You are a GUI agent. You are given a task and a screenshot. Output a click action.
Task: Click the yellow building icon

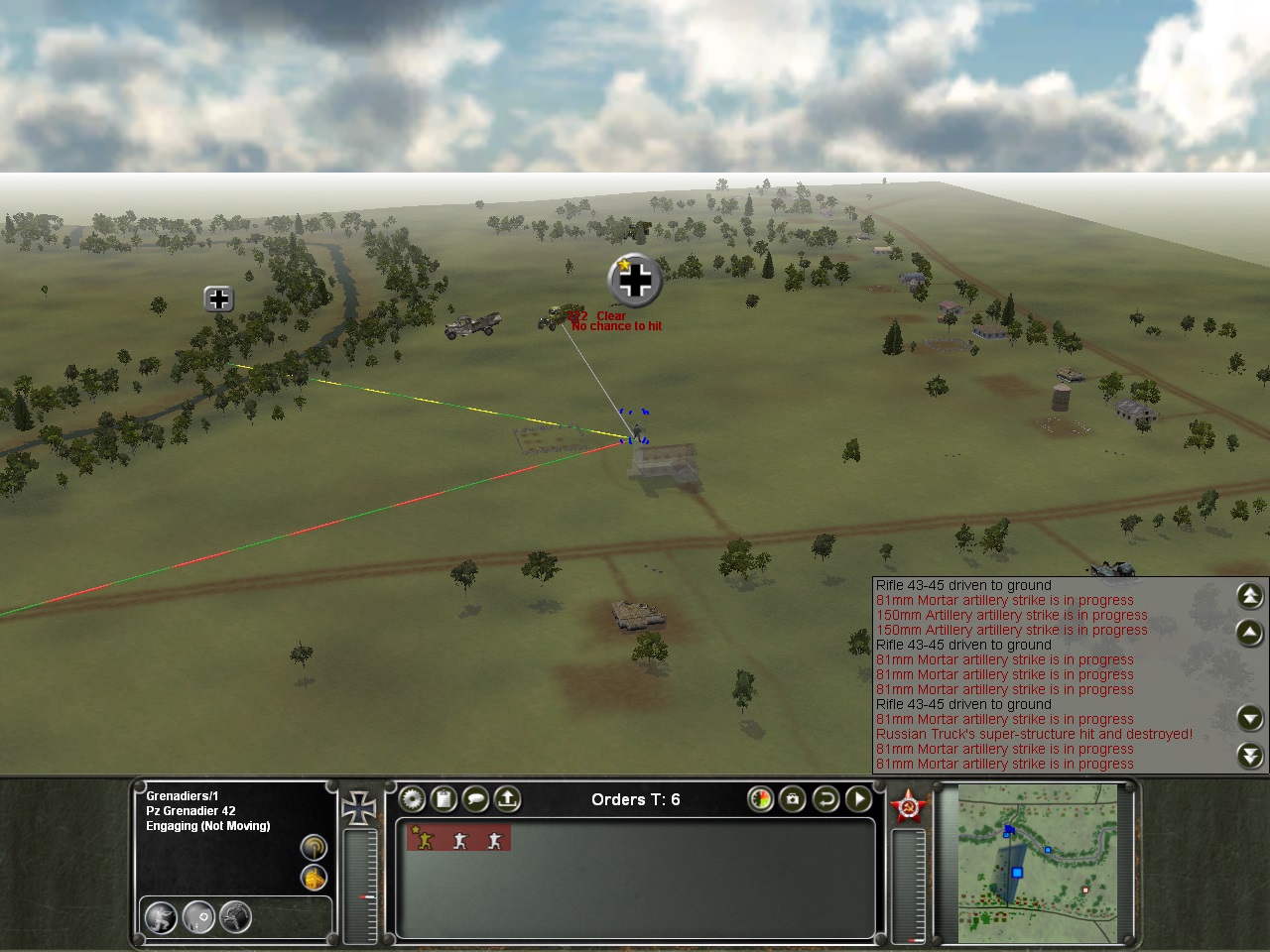(314, 878)
